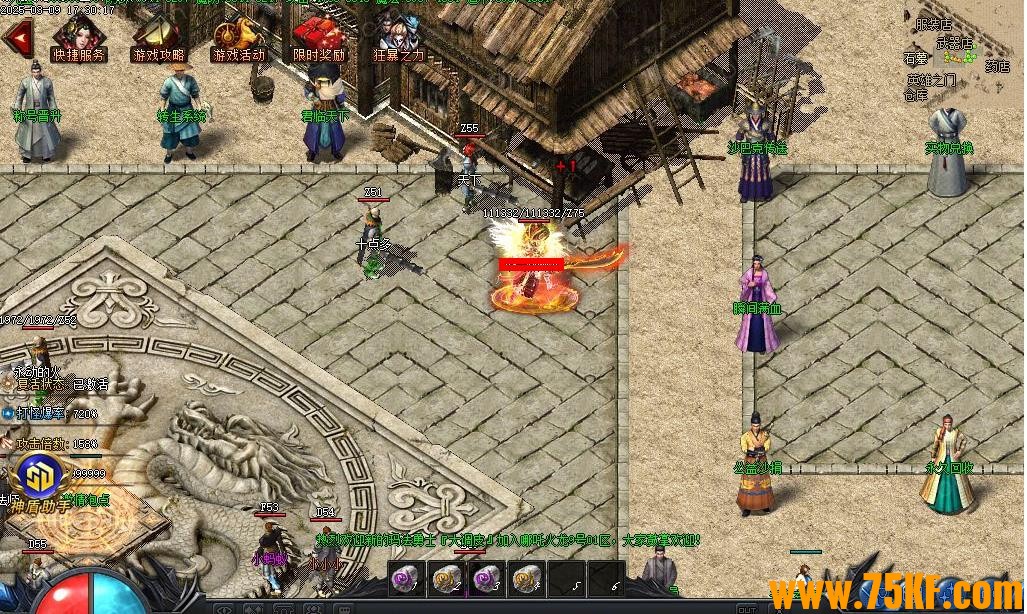1027x614 pixels.
Task: Select the 药店 drug store minimap label
Action: pos(996,67)
